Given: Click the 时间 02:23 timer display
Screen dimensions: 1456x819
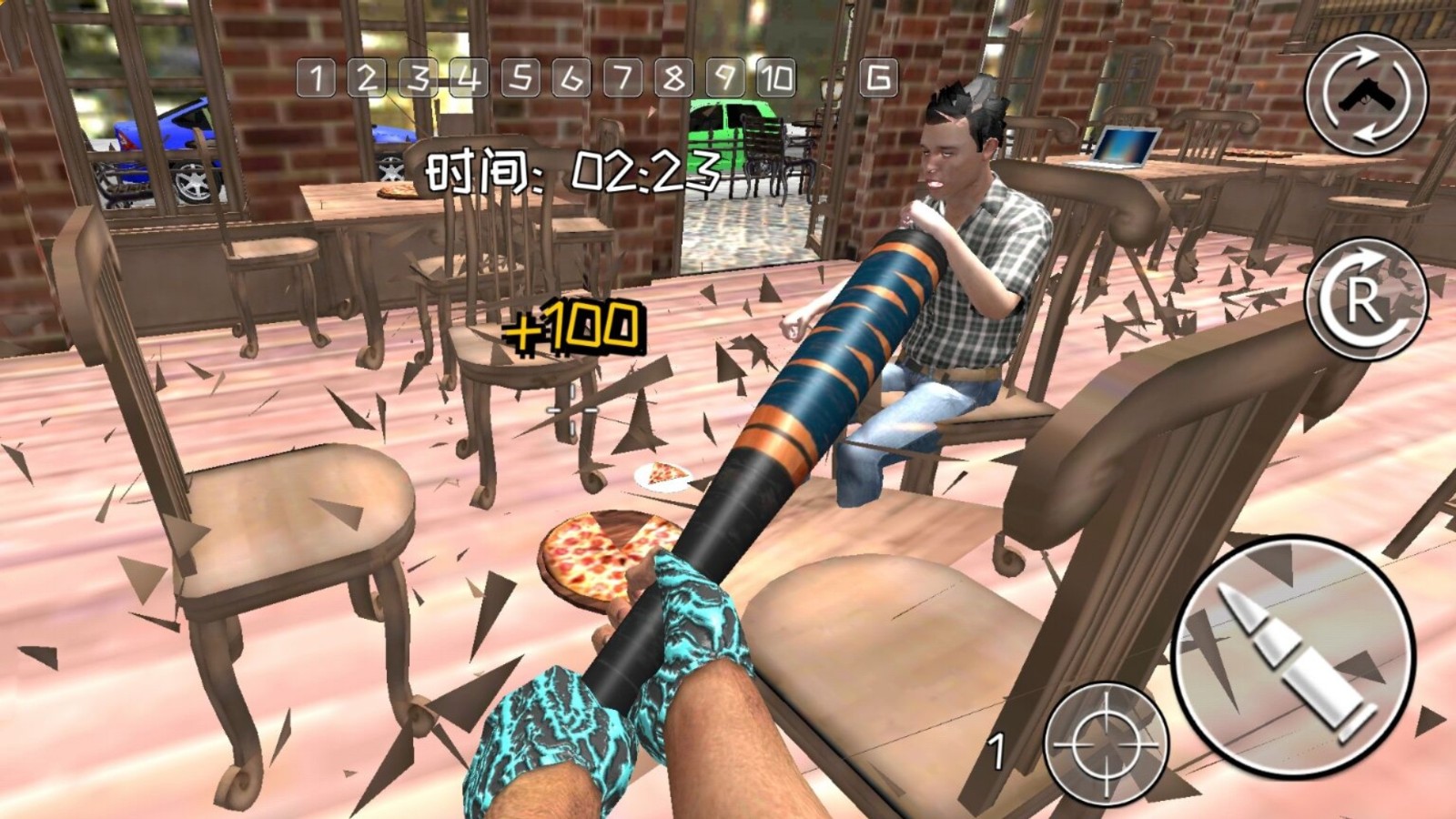Looking at the screenshot, I should point(573,173).
